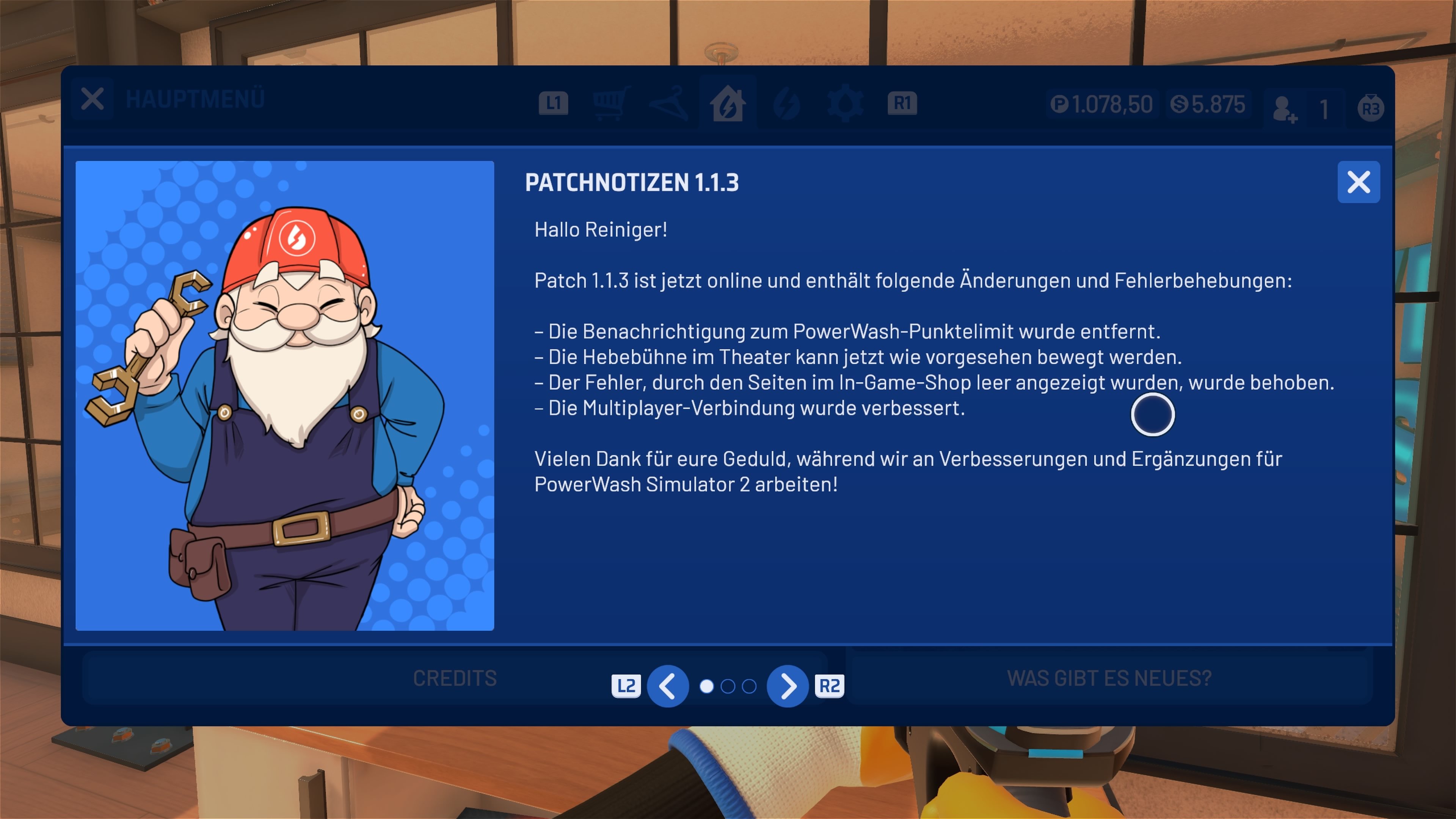Close the Patchnotizen 1.1.3 dialog
The image size is (1456, 819).
pos(1359,182)
